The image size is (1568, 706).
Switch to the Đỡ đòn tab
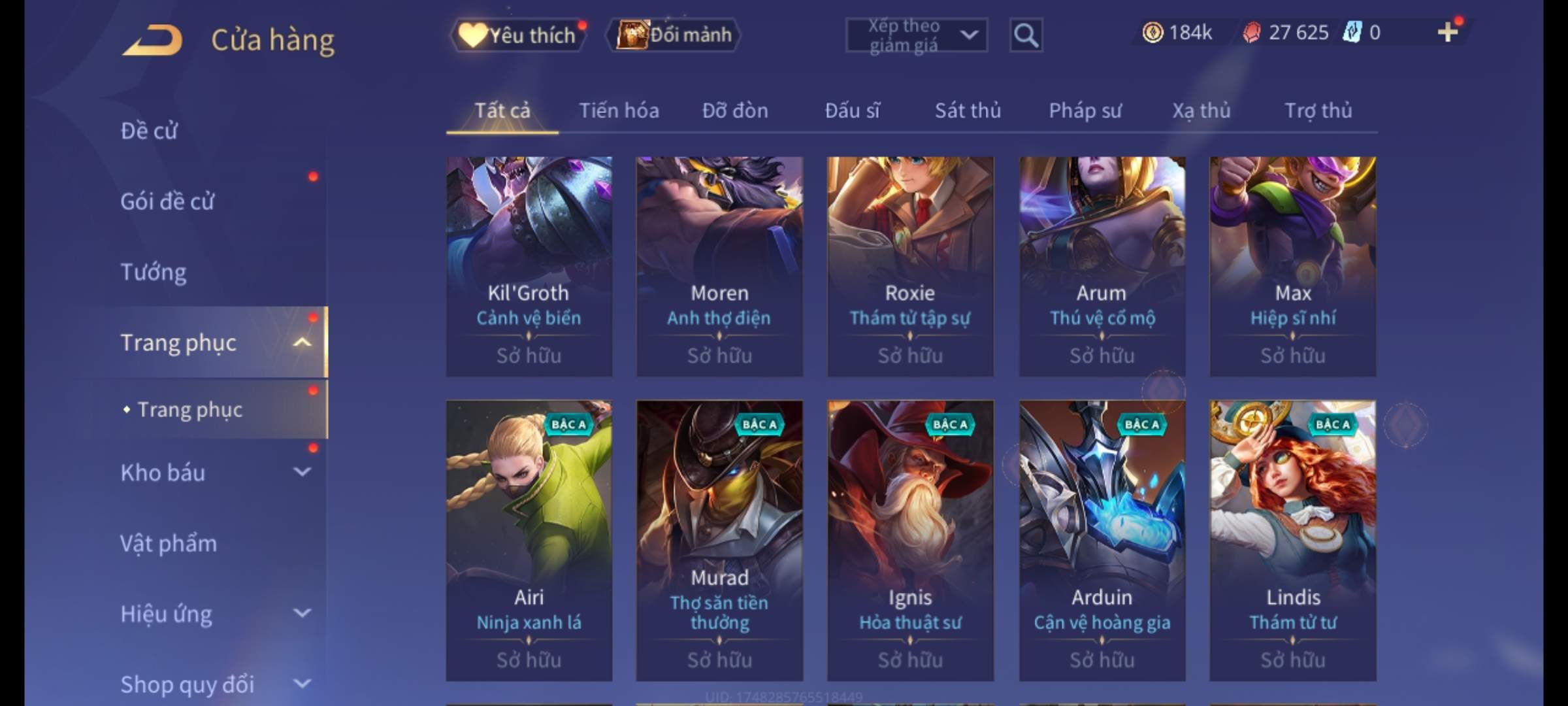(735, 110)
